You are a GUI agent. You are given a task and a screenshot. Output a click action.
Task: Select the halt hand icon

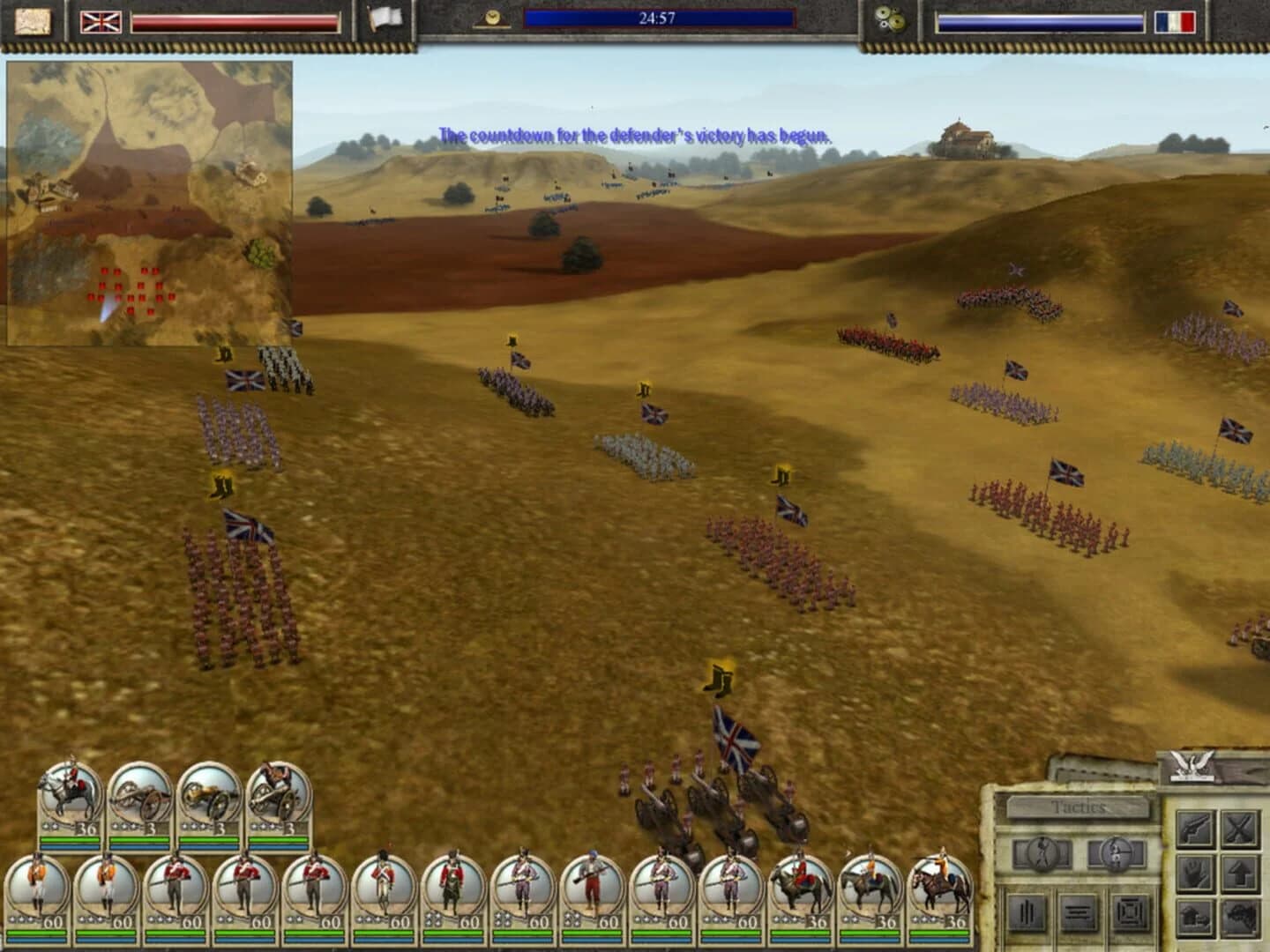[1196, 873]
